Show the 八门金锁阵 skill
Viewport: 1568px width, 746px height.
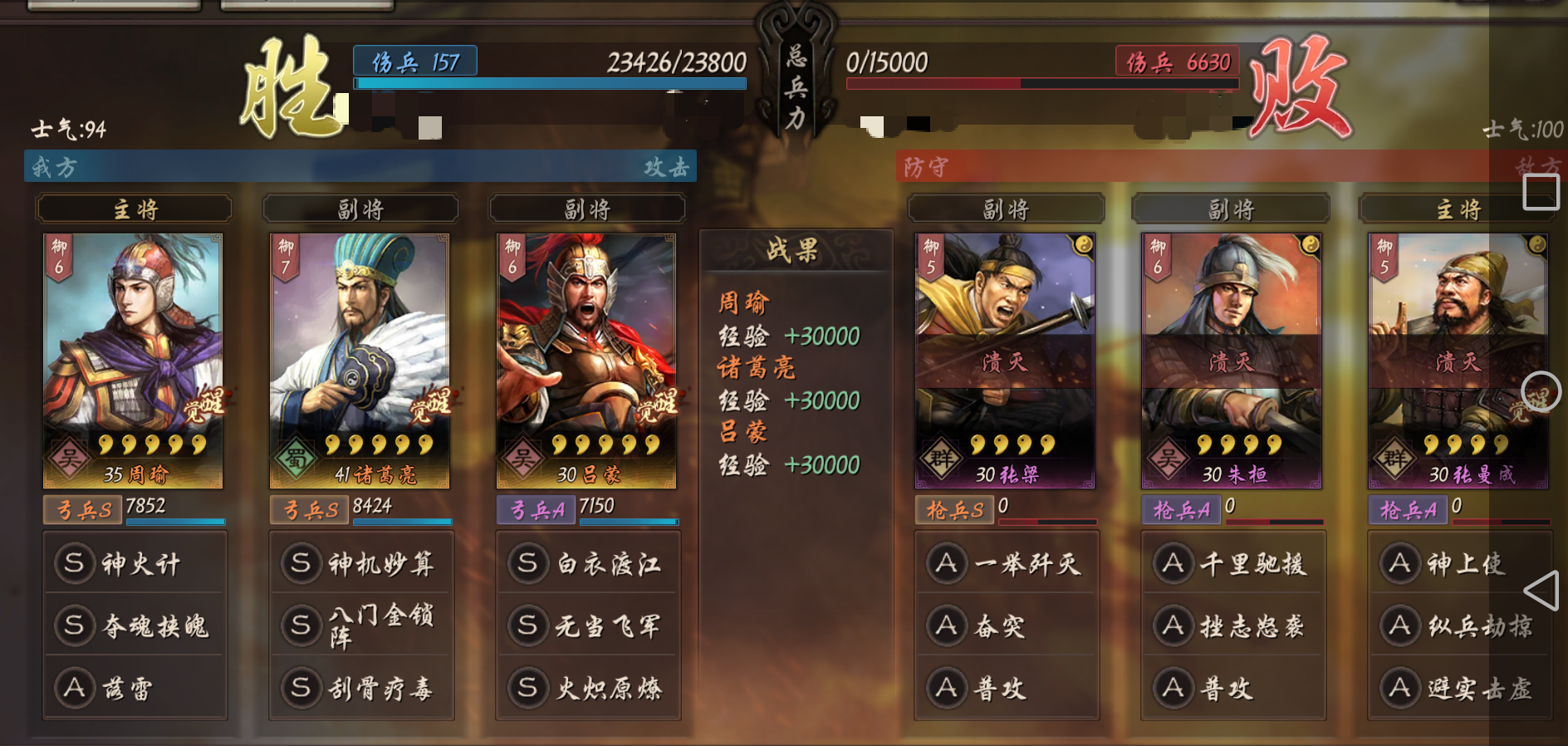pos(361,626)
